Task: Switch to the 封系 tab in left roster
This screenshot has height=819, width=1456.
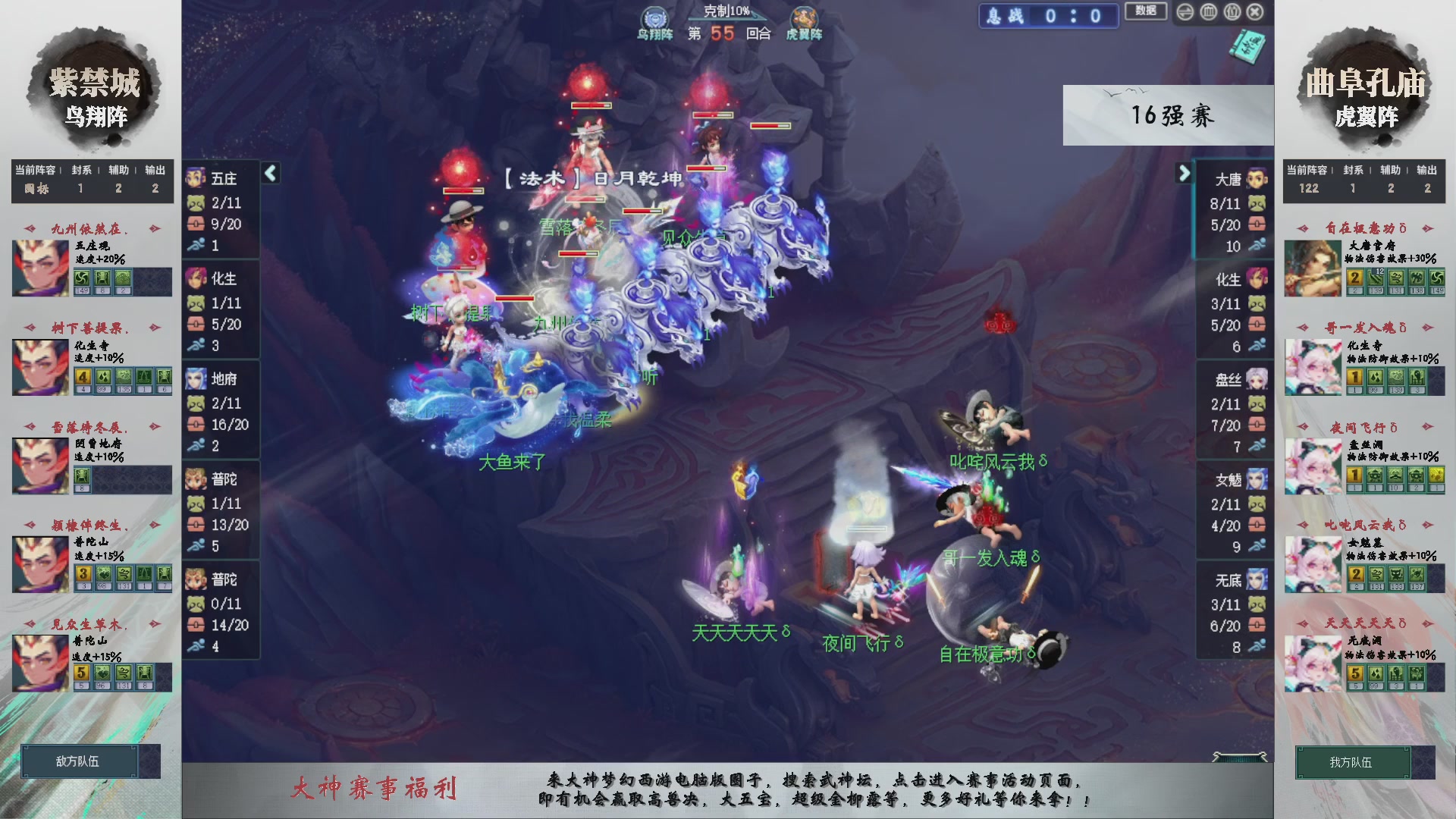Action: (80, 170)
